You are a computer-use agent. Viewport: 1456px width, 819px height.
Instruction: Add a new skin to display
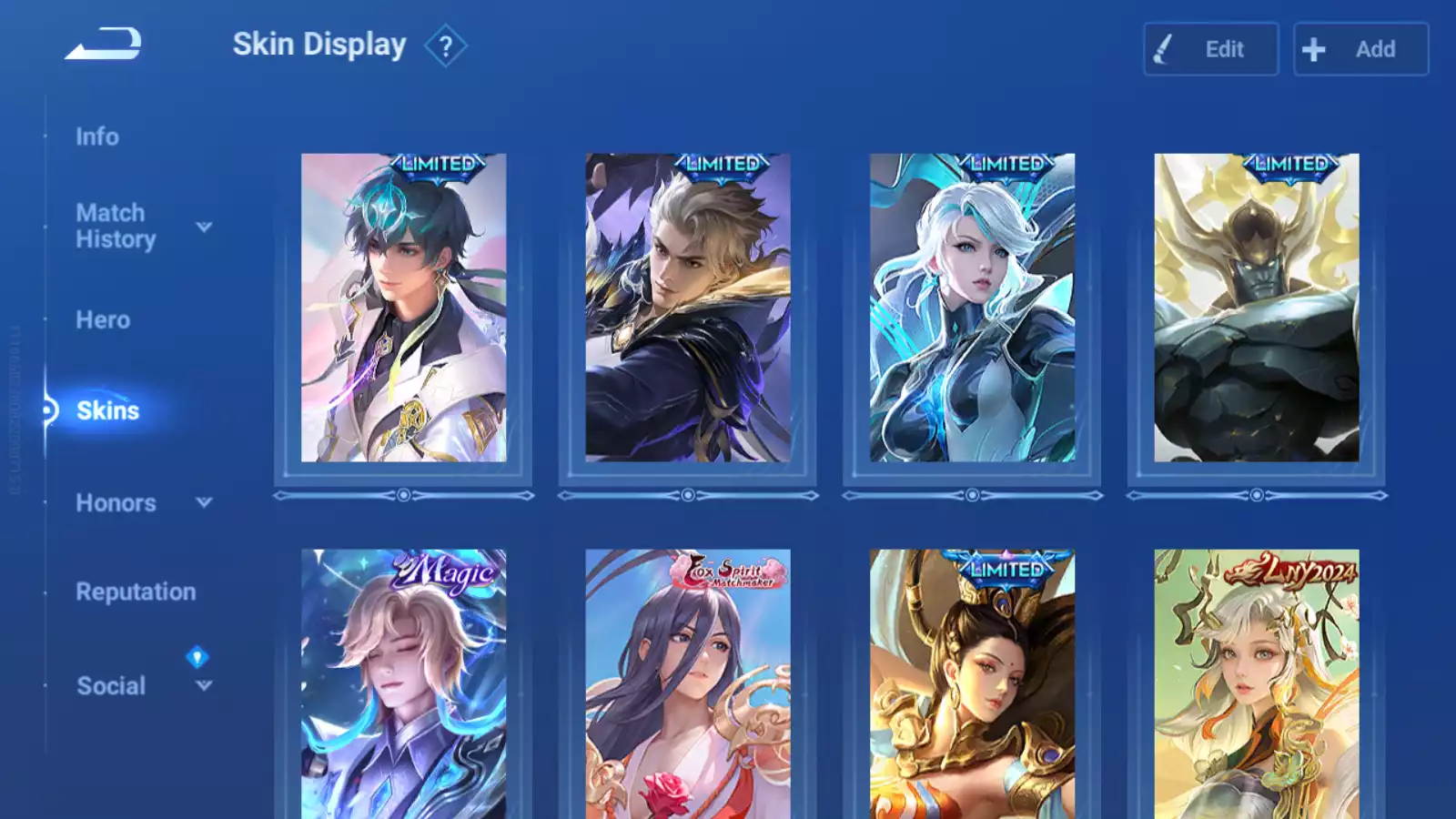point(1360,49)
